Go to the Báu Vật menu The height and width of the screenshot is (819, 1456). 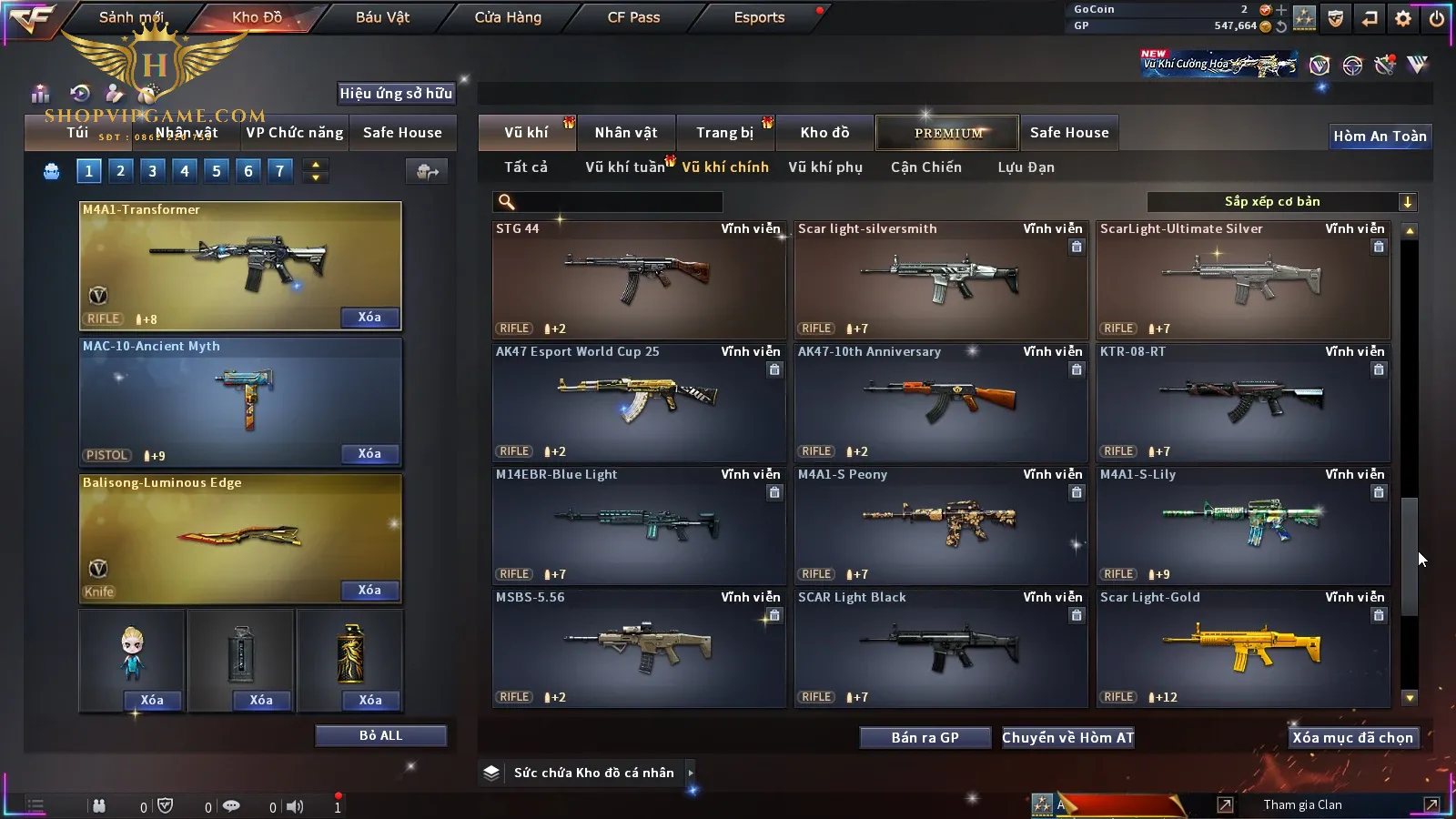(382, 17)
